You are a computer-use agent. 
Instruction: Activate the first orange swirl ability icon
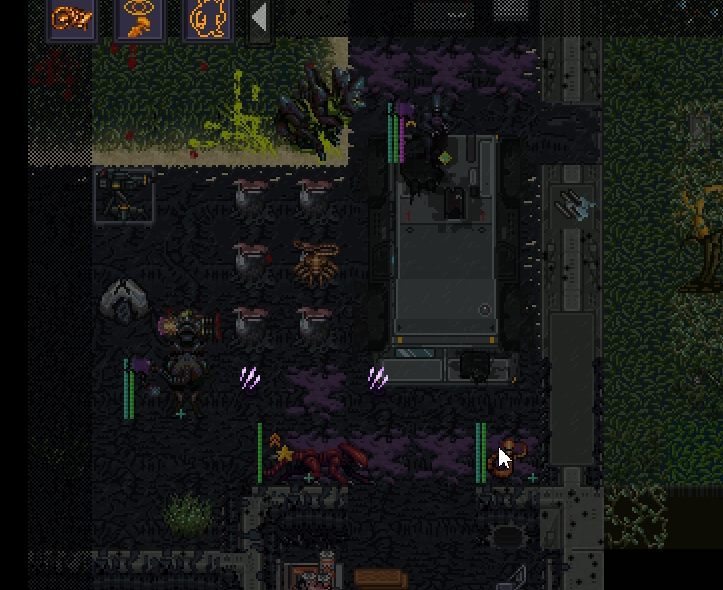[72, 18]
